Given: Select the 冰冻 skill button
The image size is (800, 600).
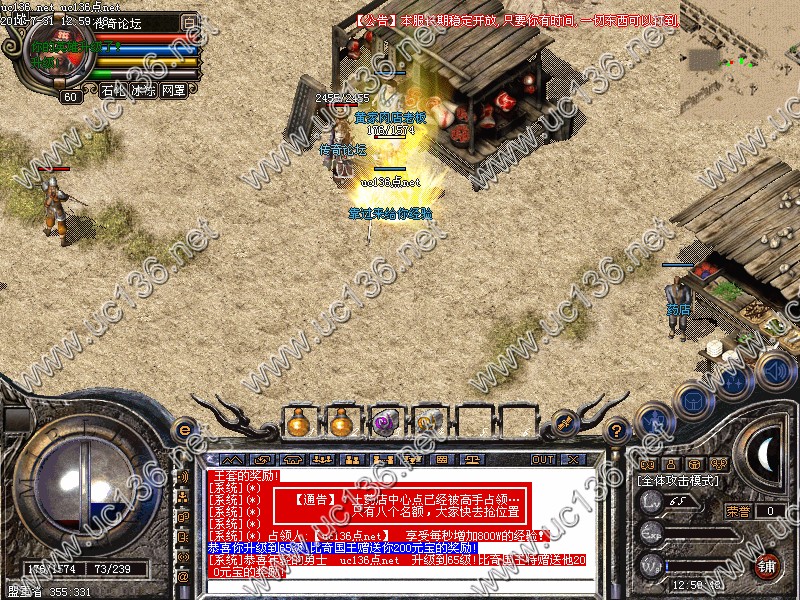Looking at the screenshot, I should click(143, 91).
